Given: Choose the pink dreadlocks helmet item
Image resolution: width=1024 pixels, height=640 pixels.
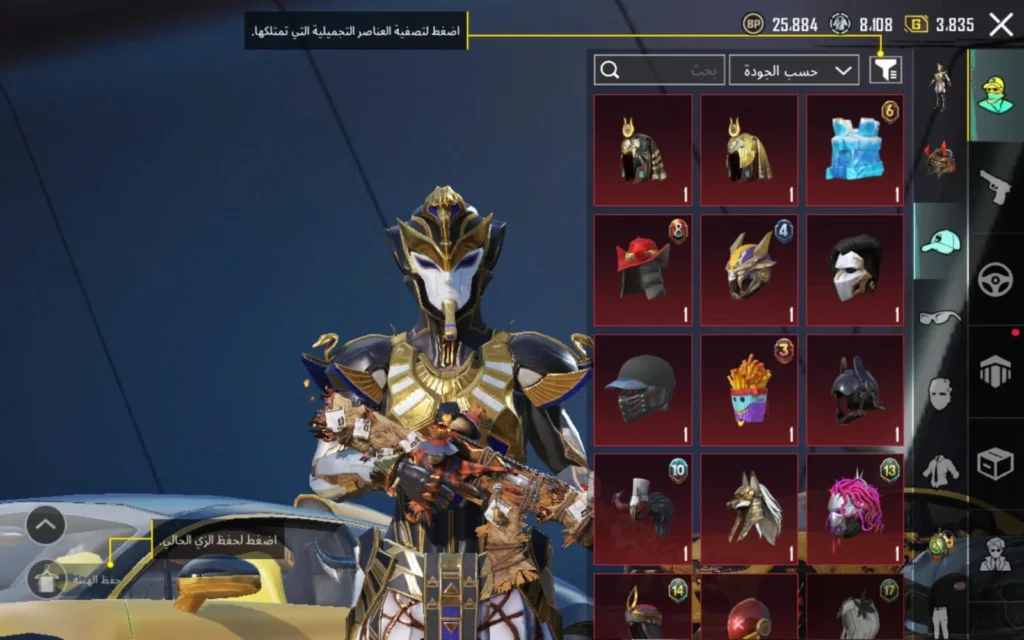Looking at the screenshot, I should [x=854, y=509].
